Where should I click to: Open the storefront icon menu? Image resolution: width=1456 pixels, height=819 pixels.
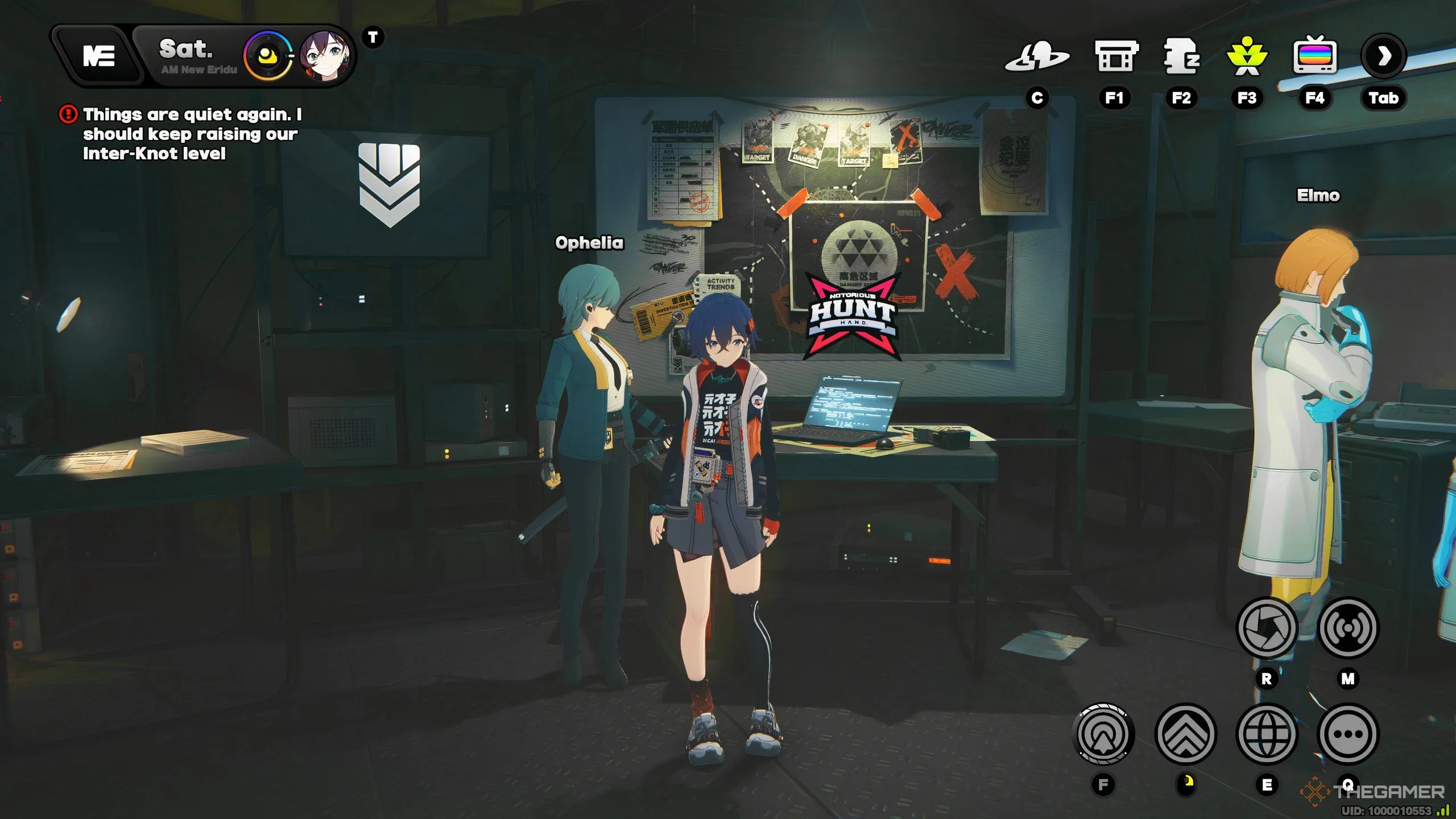coord(1115,56)
